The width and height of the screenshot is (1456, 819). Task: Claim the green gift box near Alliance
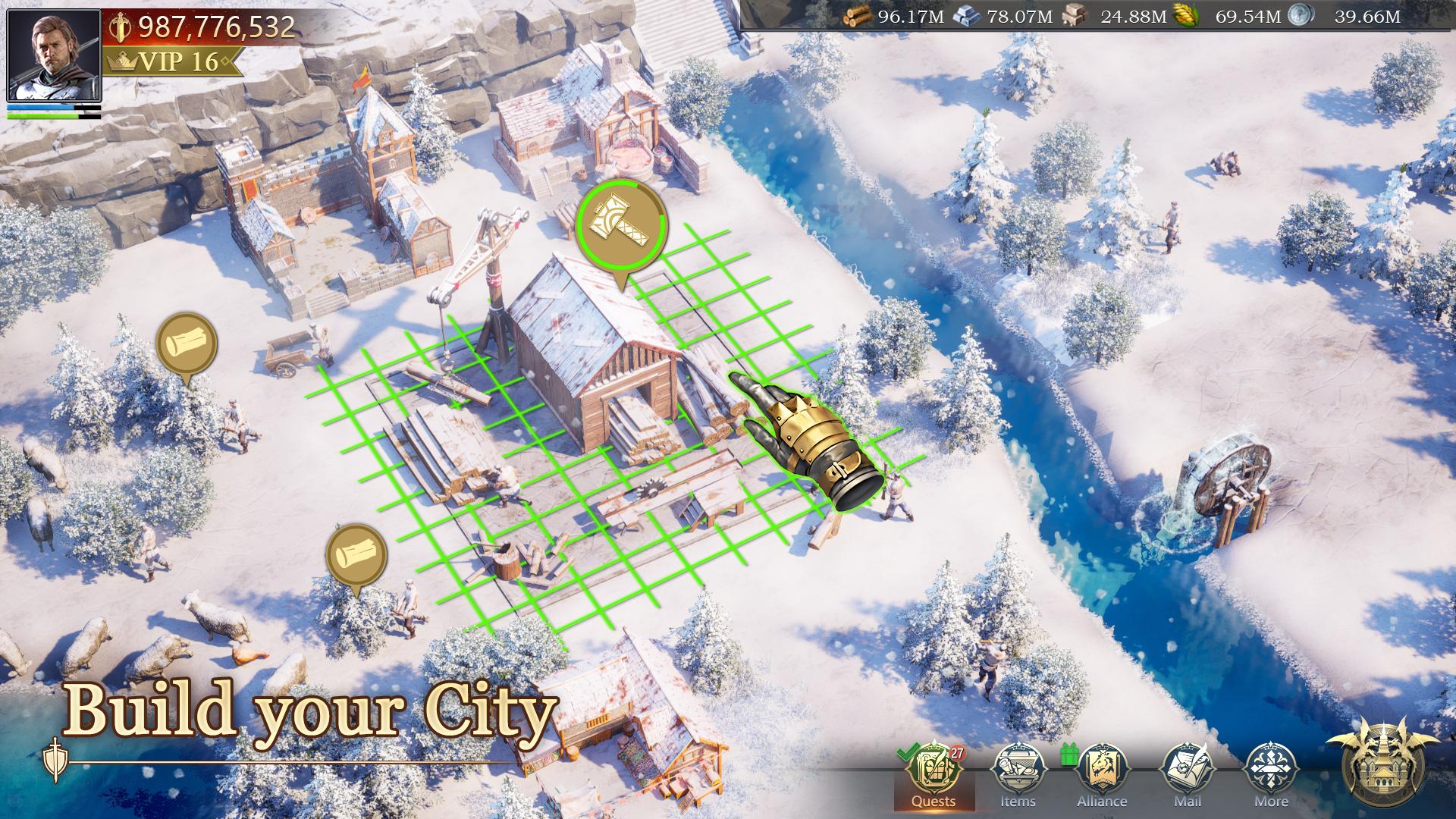1069,754
